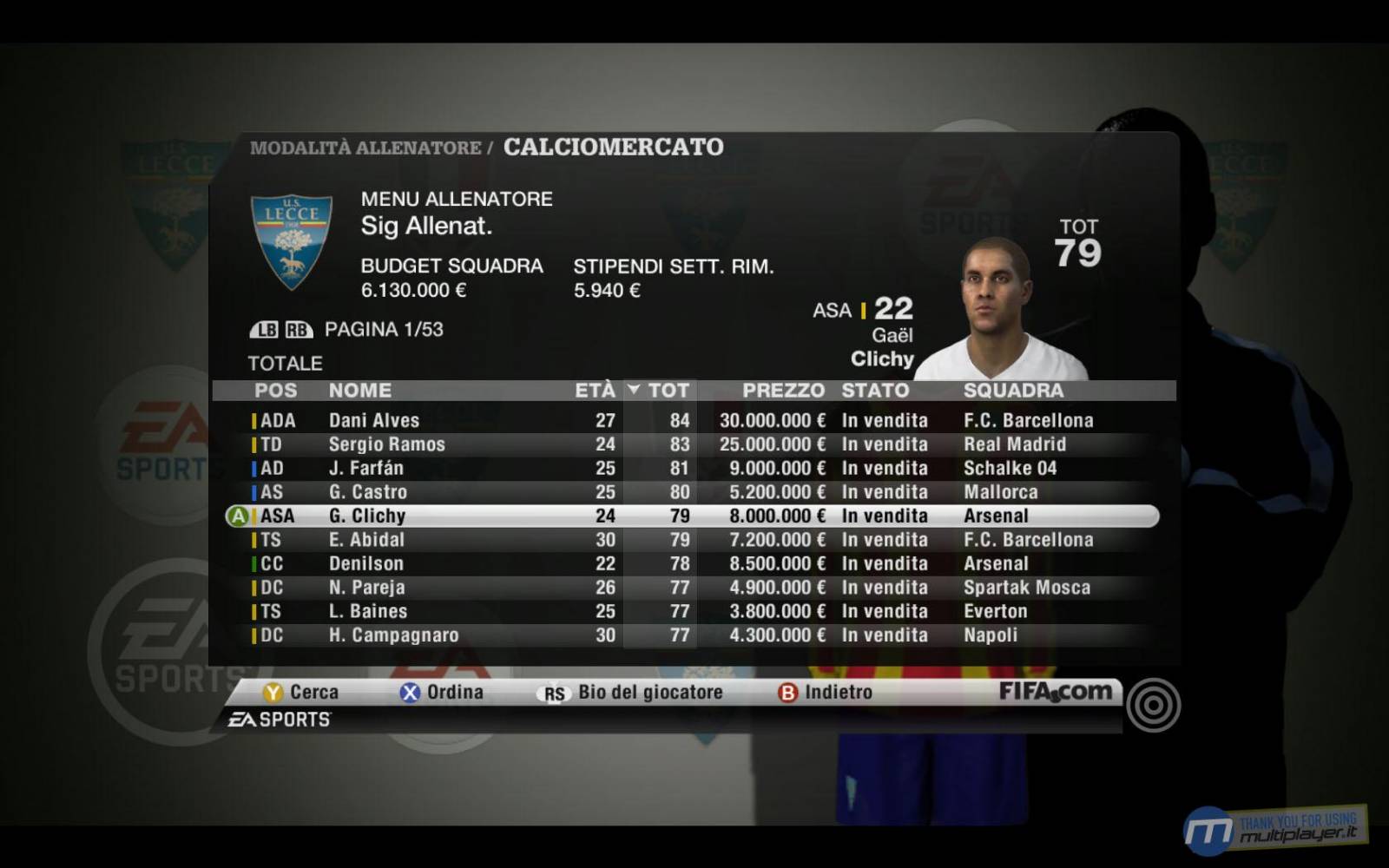Viewport: 1389px width, 868px height.
Task: Select J. Farfán of Schalke 04
Action: pos(365,469)
